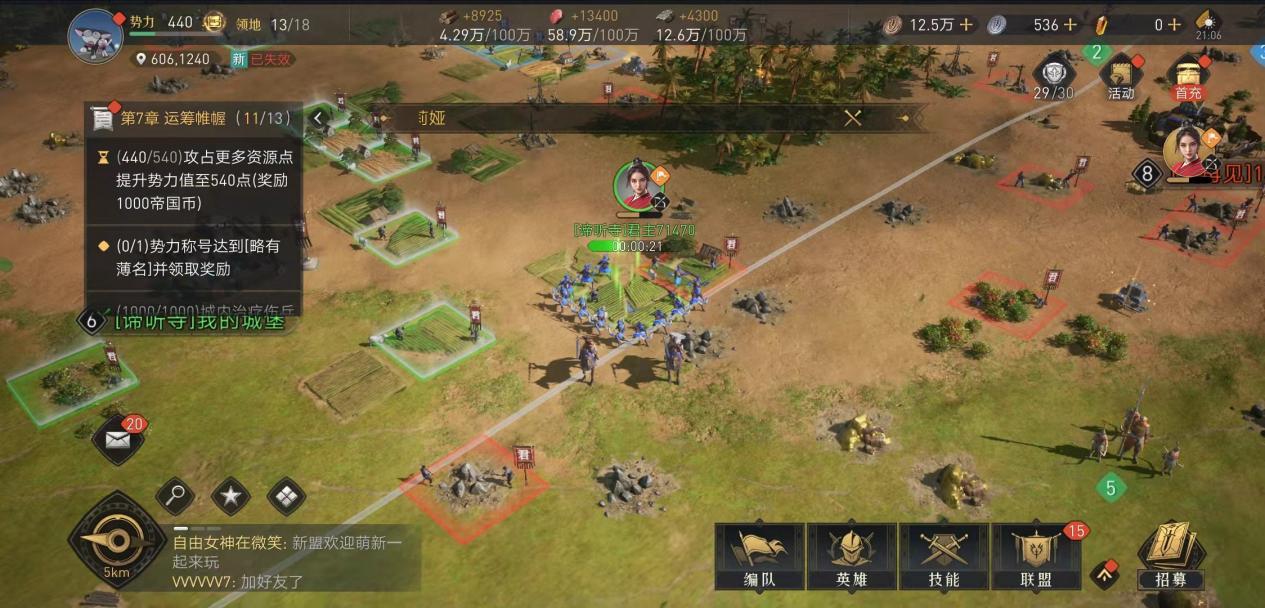Click the magnifying glass search icon
1265x608 pixels.
pyautogui.click(x=176, y=495)
